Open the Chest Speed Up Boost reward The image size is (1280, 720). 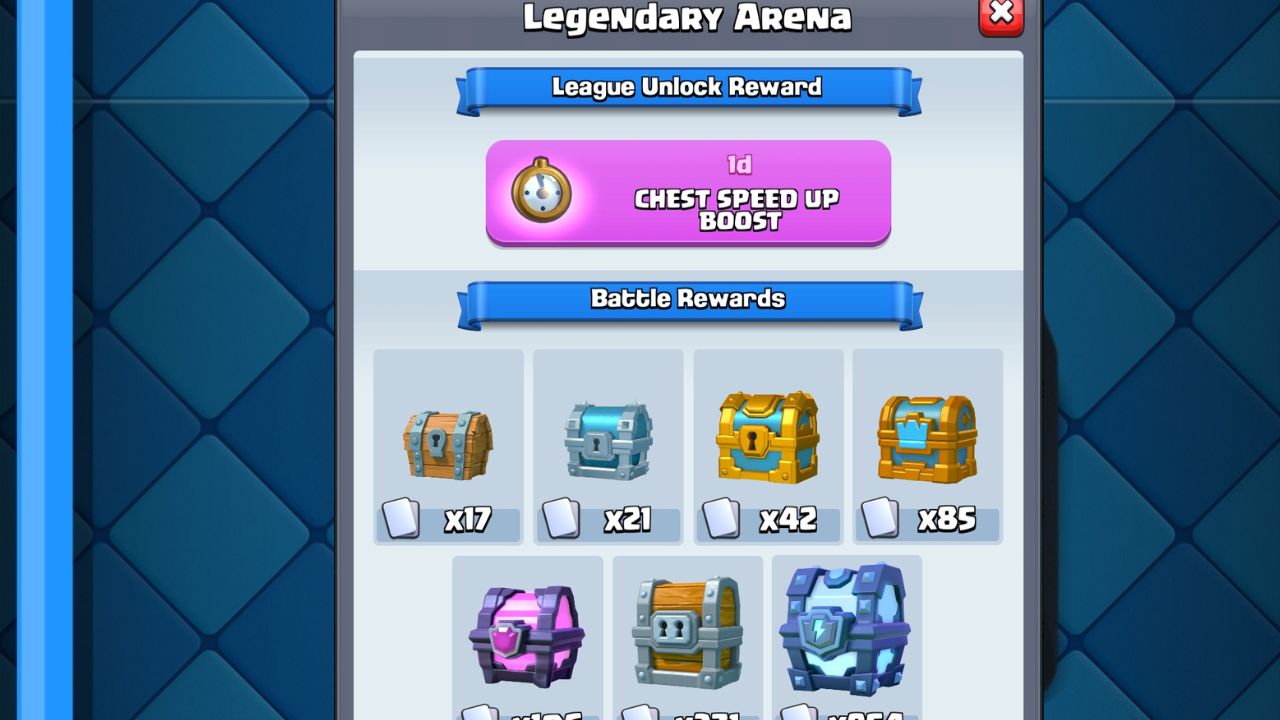tap(688, 193)
